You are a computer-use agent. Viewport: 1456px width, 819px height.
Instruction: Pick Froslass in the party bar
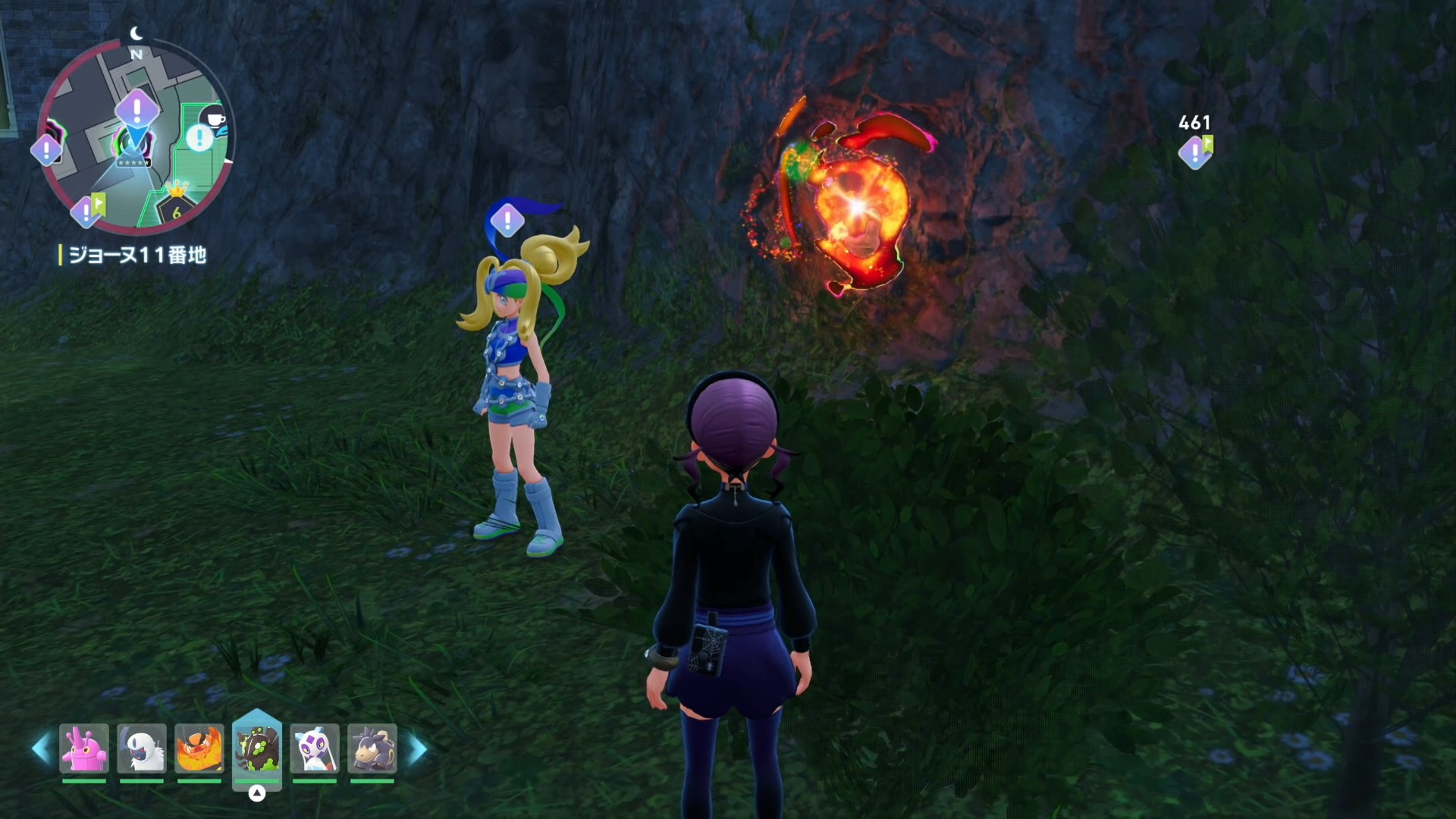pos(315,748)
